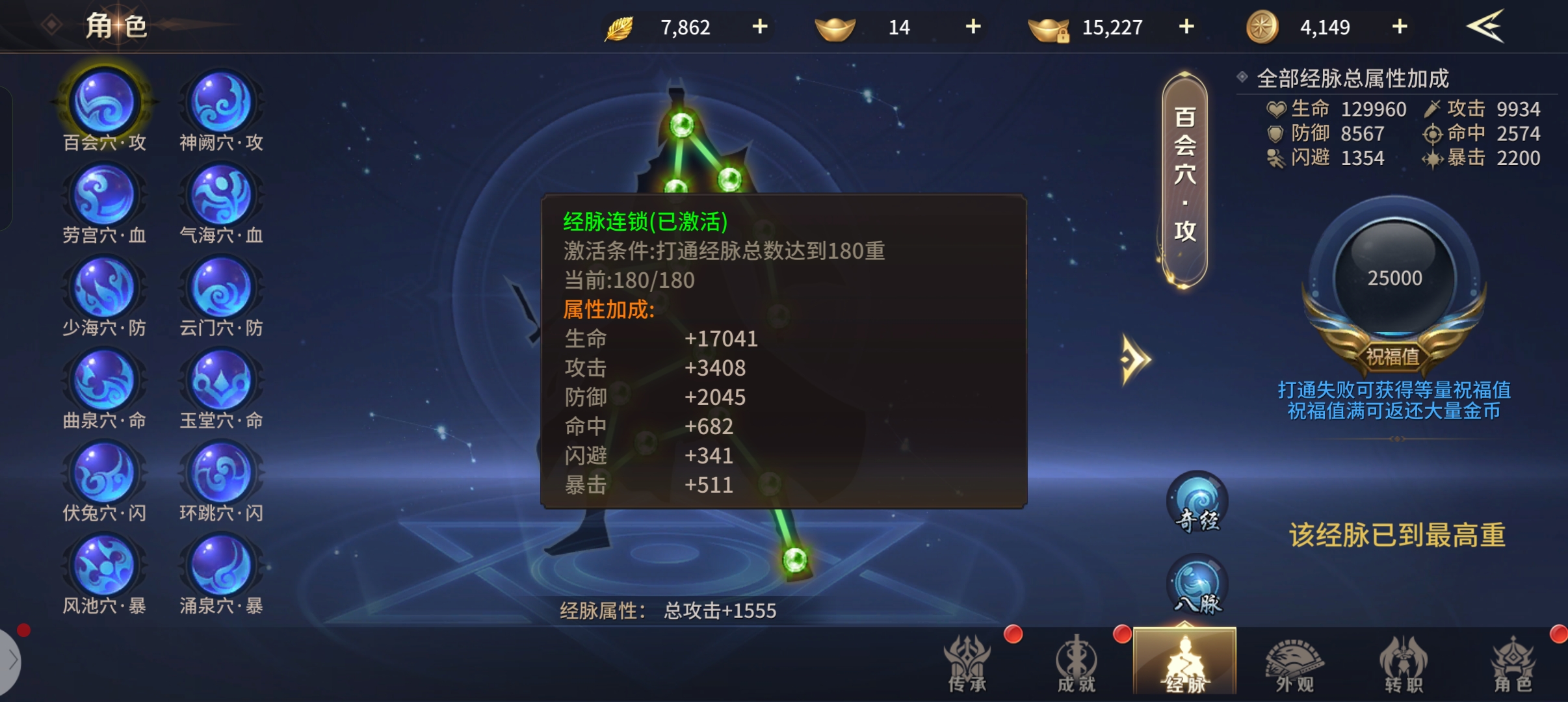Image resolution: width=1568 pixels, height=702 pixels.
Task: Choose the 气海穴·血 meridian orb
Action: (221, 196)
